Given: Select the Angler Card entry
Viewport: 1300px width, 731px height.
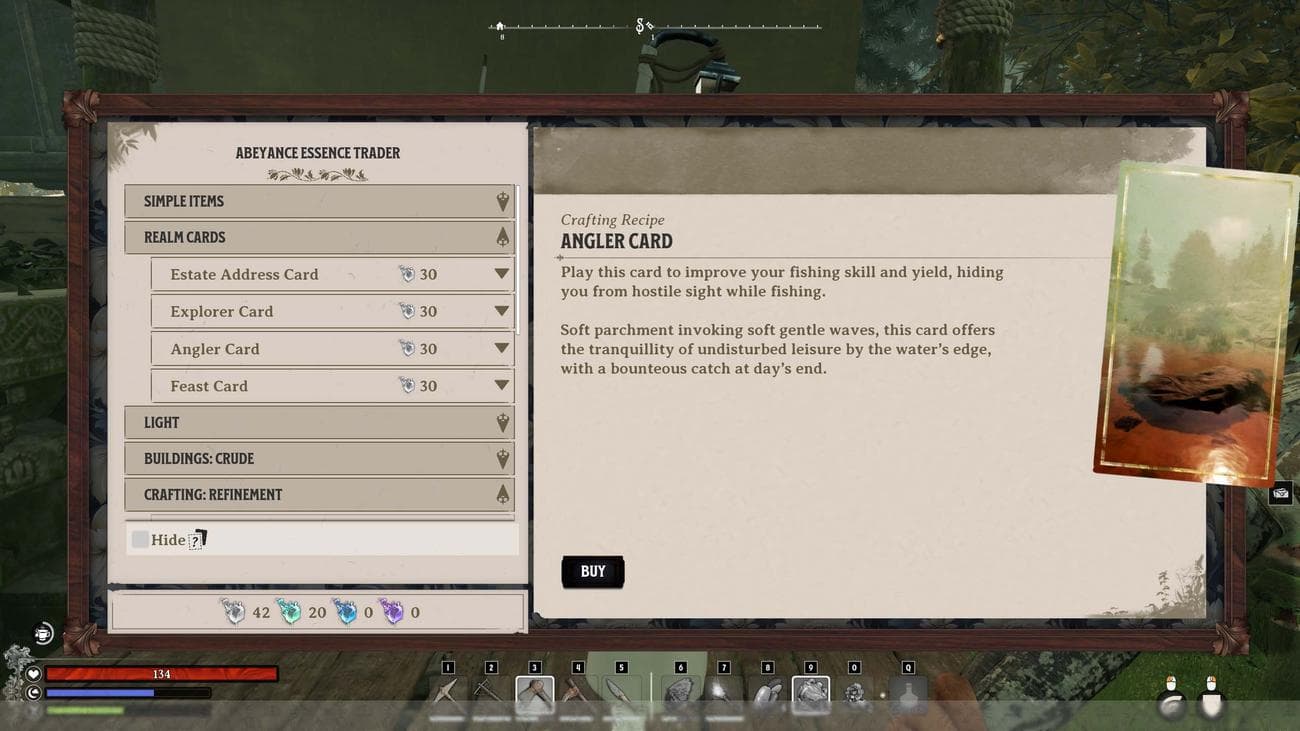Looking at the screenshot, I should (332, 349).
